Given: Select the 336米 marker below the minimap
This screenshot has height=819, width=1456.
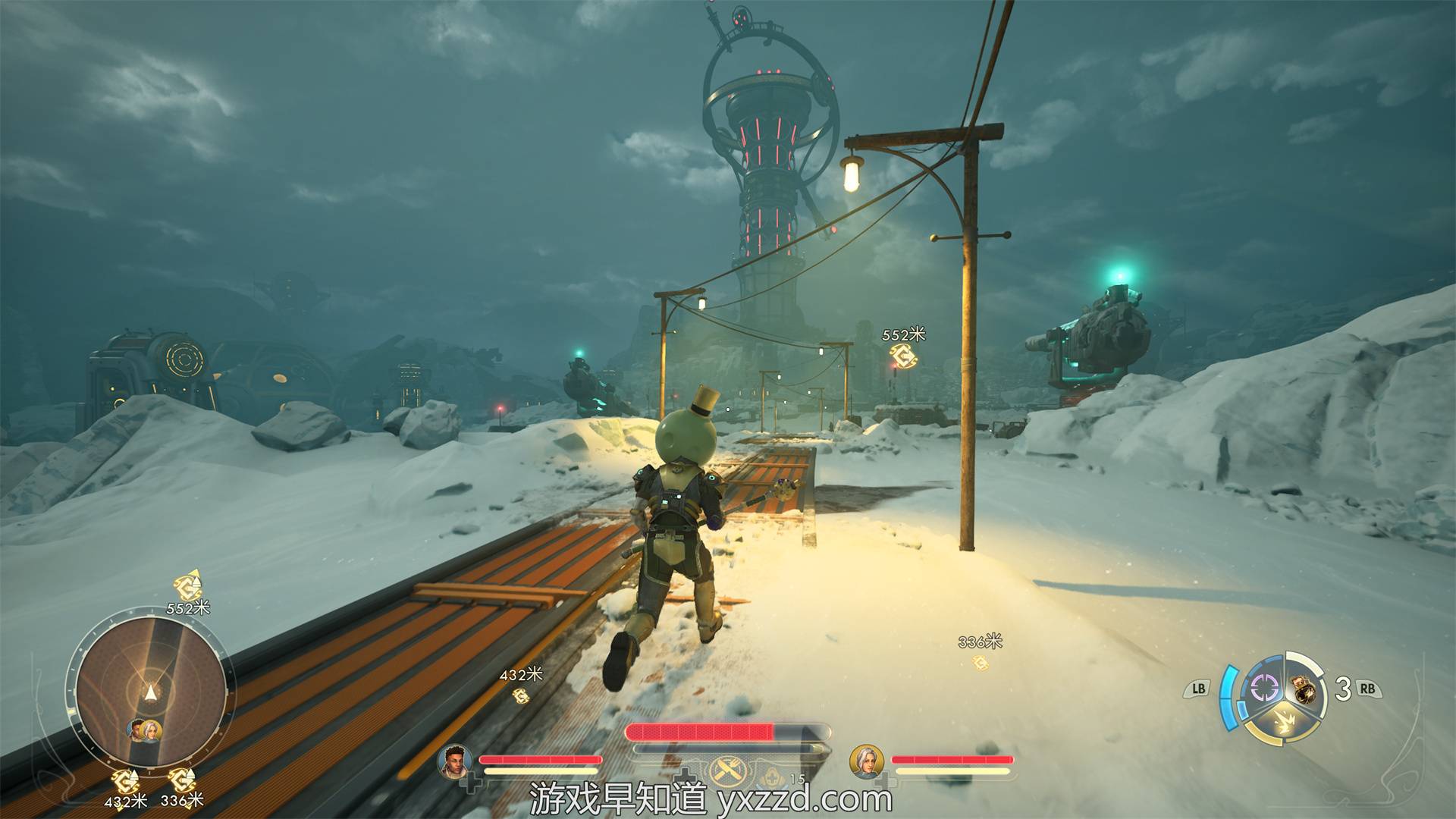Looking at the screenshot, I should [182, 780].
